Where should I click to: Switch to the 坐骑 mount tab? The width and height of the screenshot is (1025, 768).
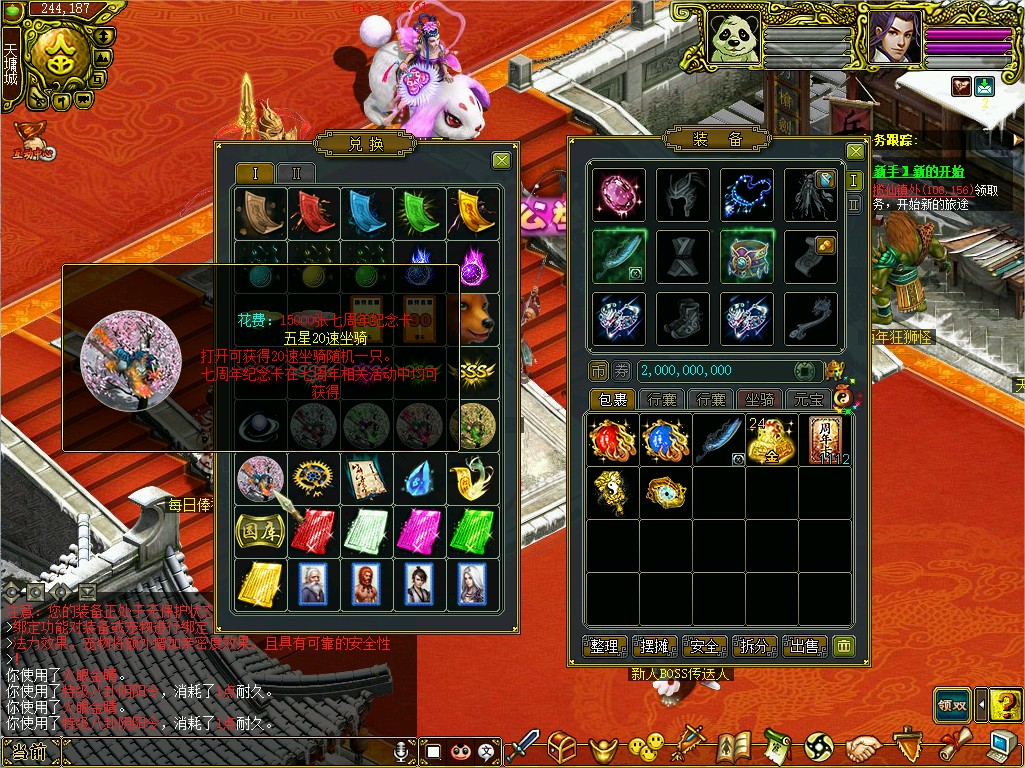760,400
